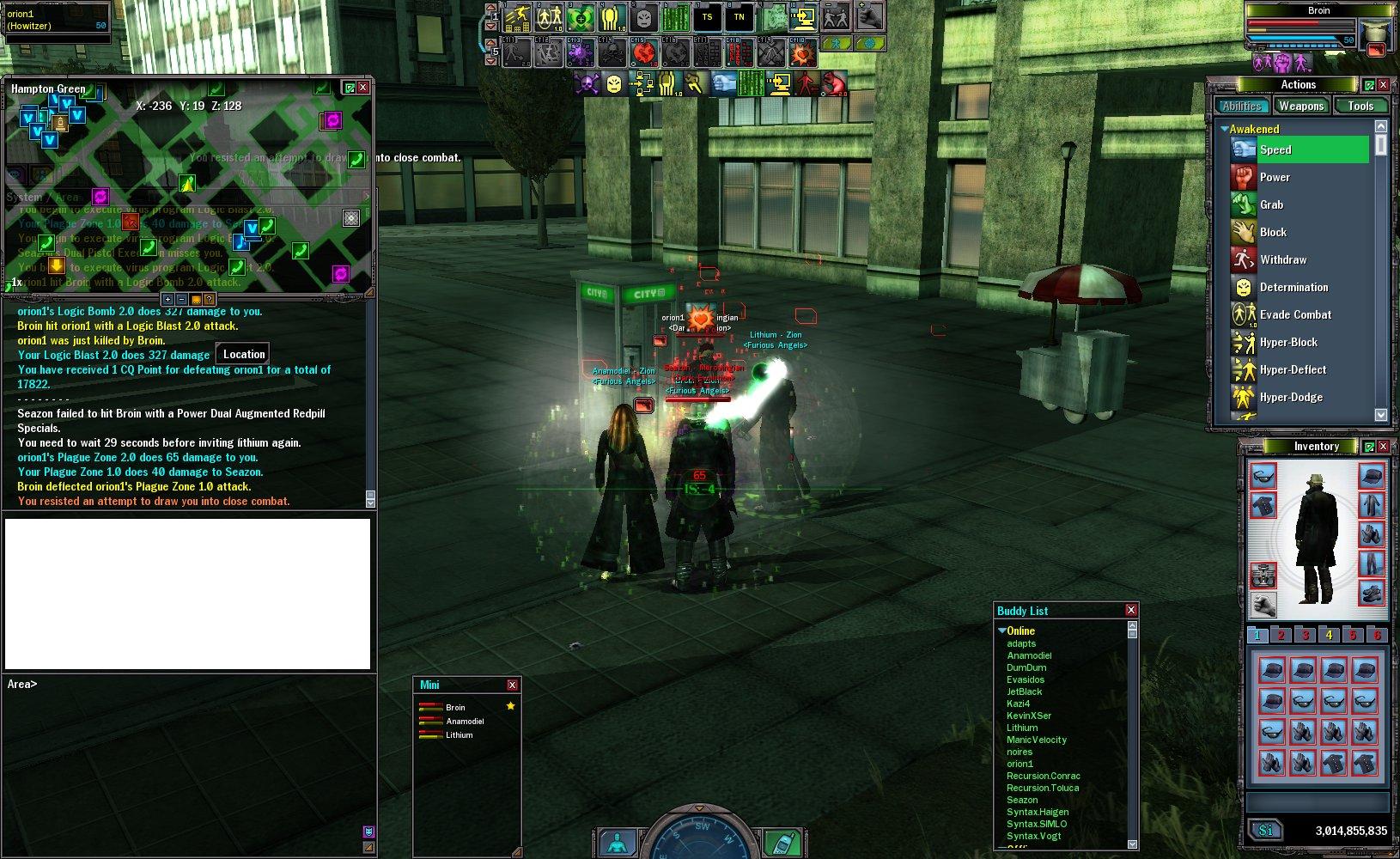This screenshot has width=1400, height=859.
Task: Use the Power ability
Action: 1275,177
